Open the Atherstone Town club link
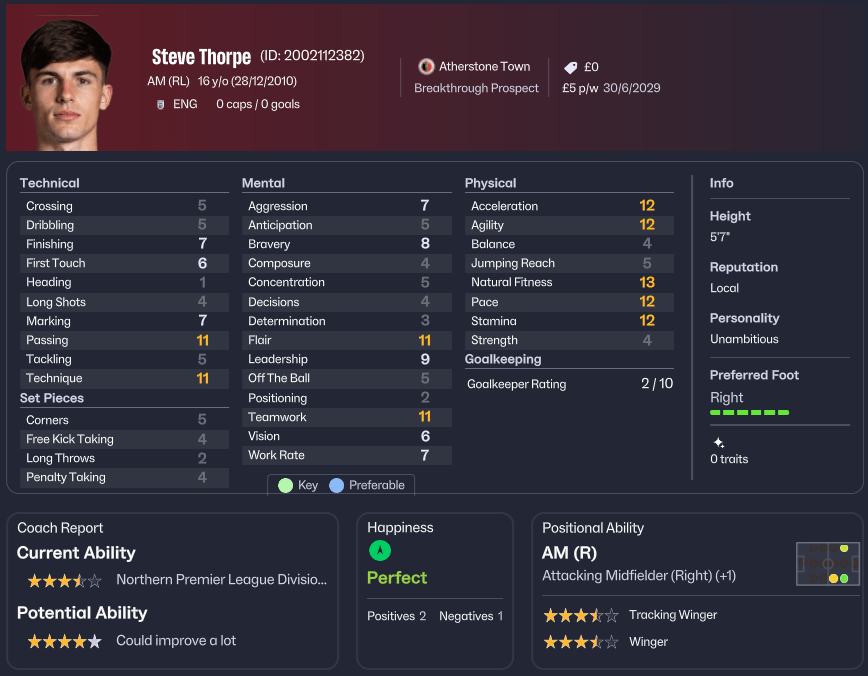 click(x=486, y=66)
